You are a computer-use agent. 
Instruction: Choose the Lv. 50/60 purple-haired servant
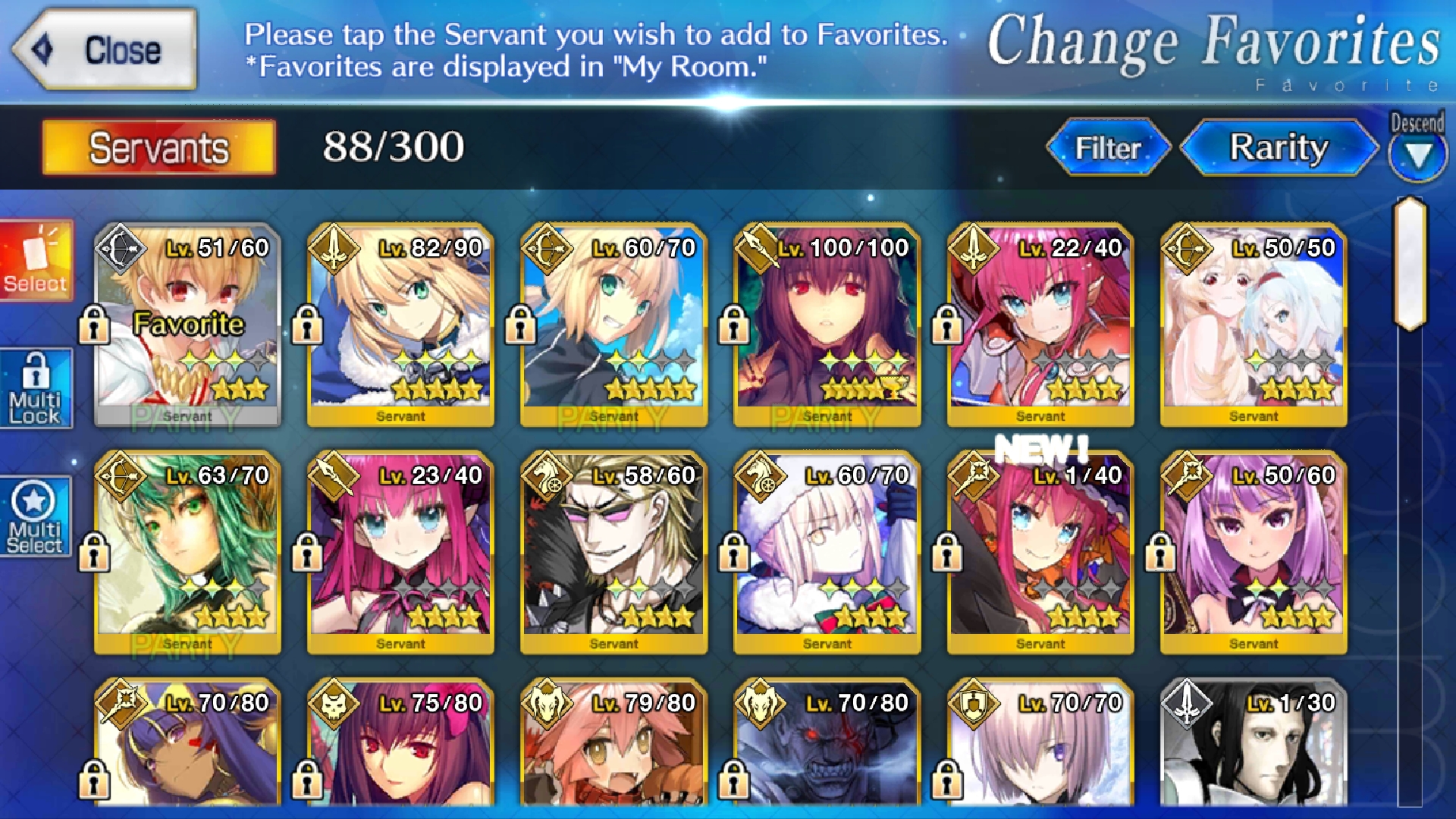click(x=1254, y=552)
